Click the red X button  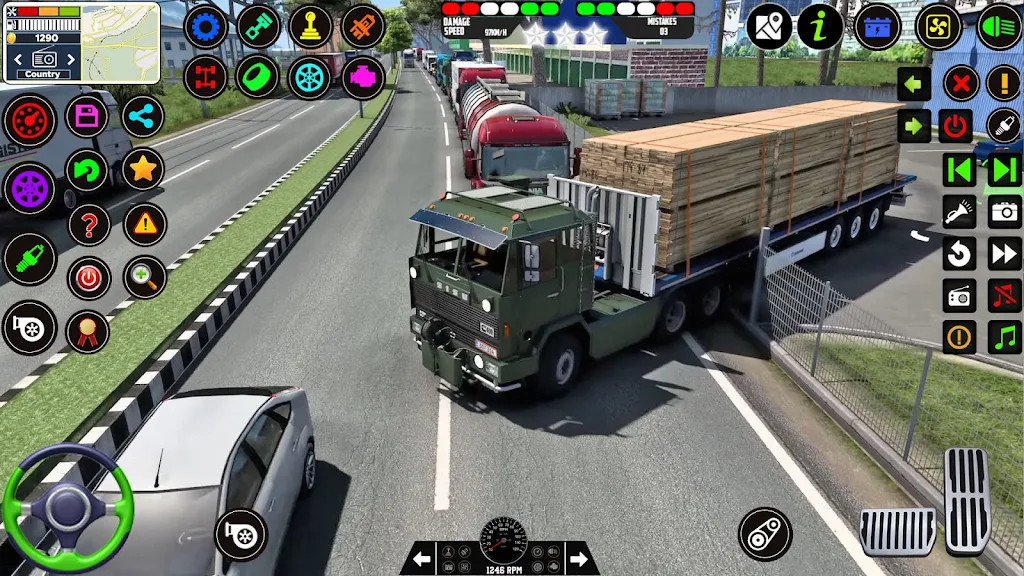pos(961,84)
